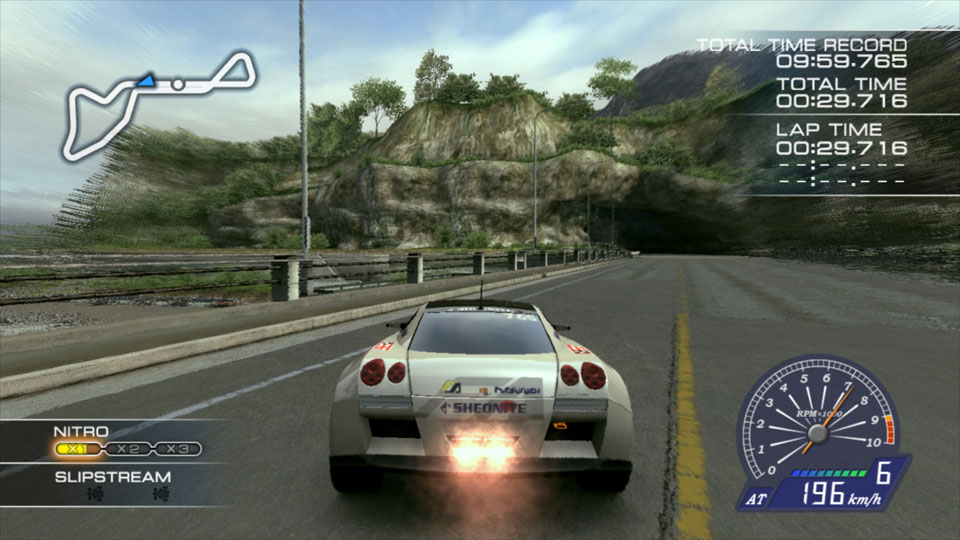The image size is (960, 540).
Task: Click the track outline minimap
Action: pyautogui.click(x=160, y=103)
